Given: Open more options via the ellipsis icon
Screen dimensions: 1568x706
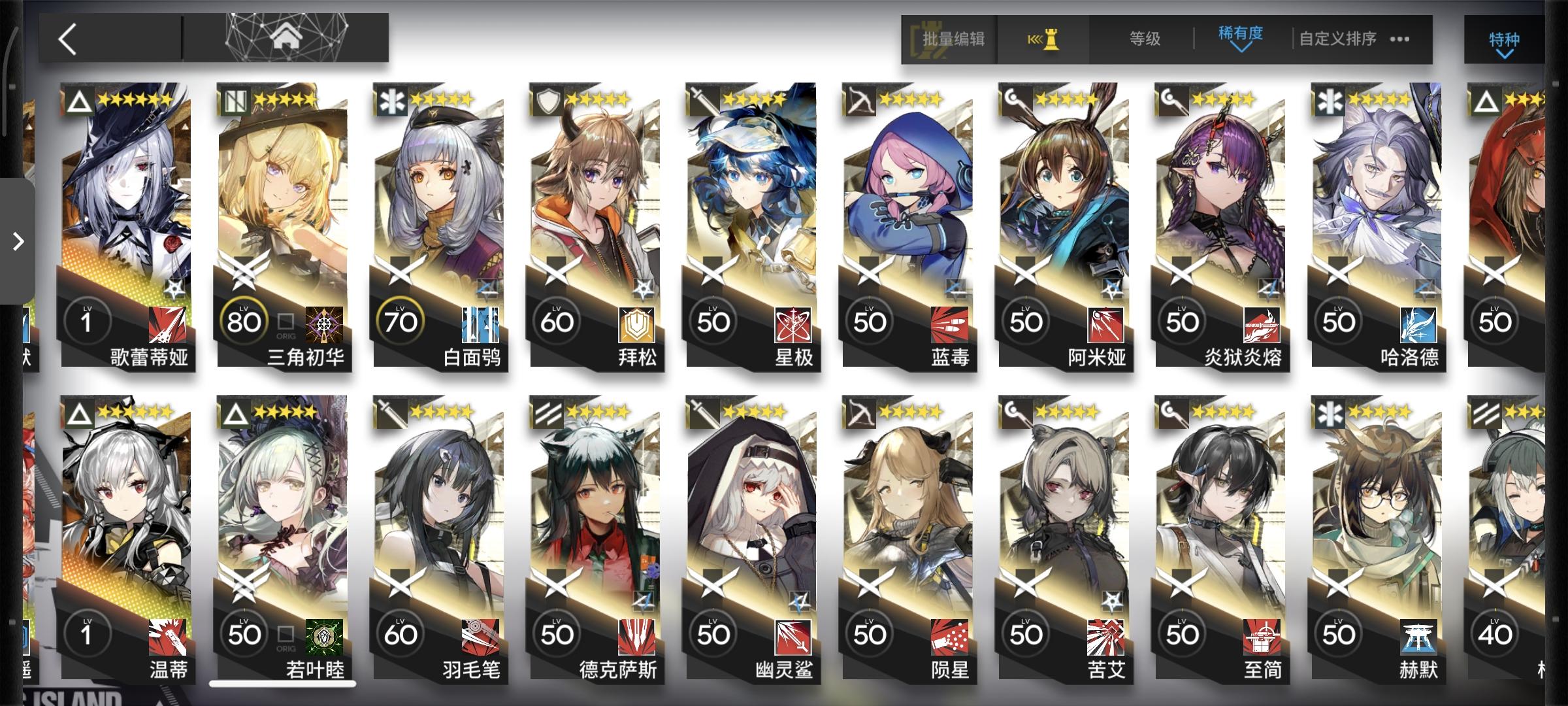Looking at the screenshot, I should point(1398,39).
